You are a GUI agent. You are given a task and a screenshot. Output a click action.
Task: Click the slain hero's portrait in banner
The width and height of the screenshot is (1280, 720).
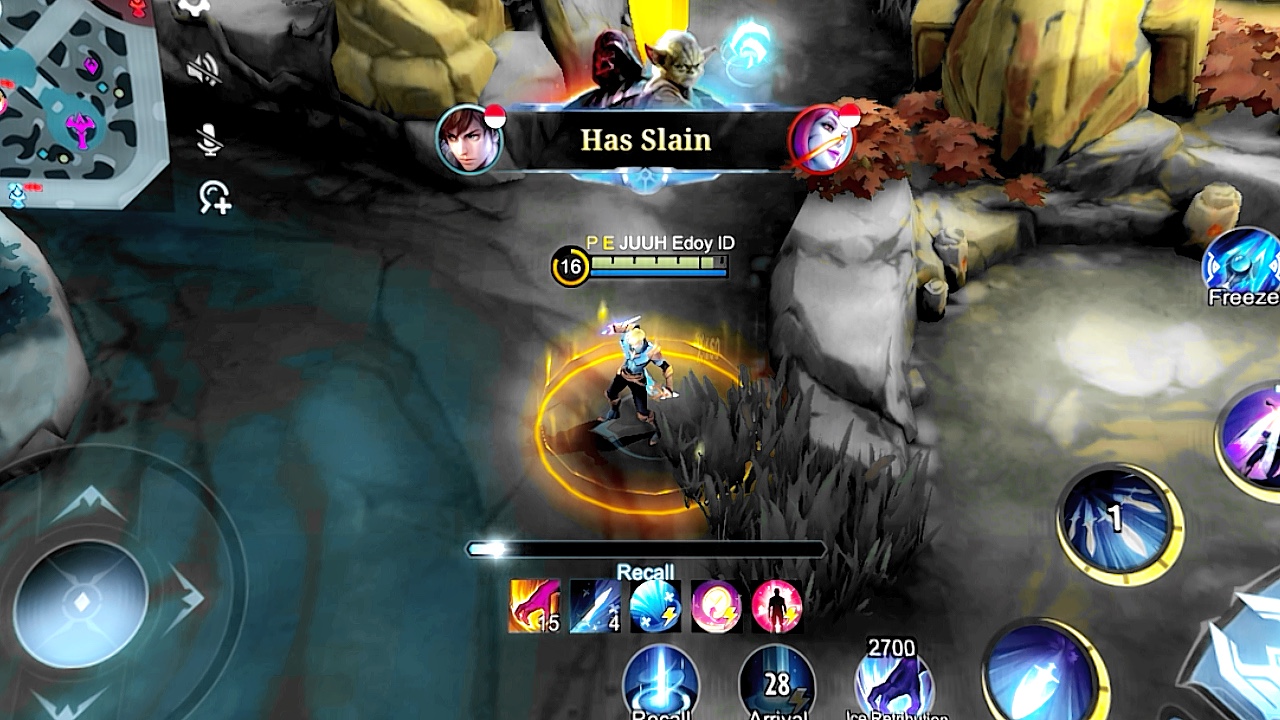[x=822, y=140]
